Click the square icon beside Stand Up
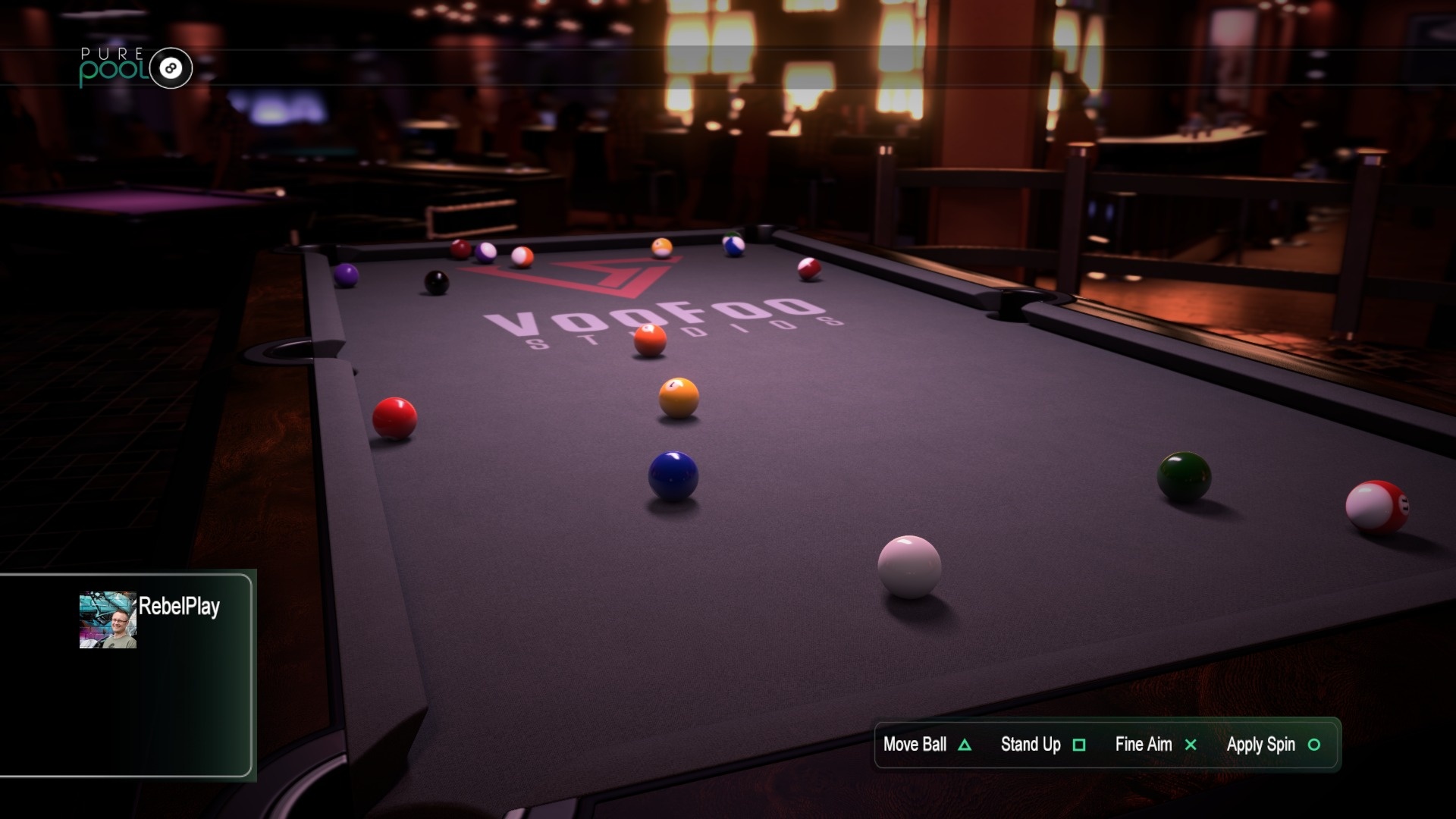 point(1080,745)
